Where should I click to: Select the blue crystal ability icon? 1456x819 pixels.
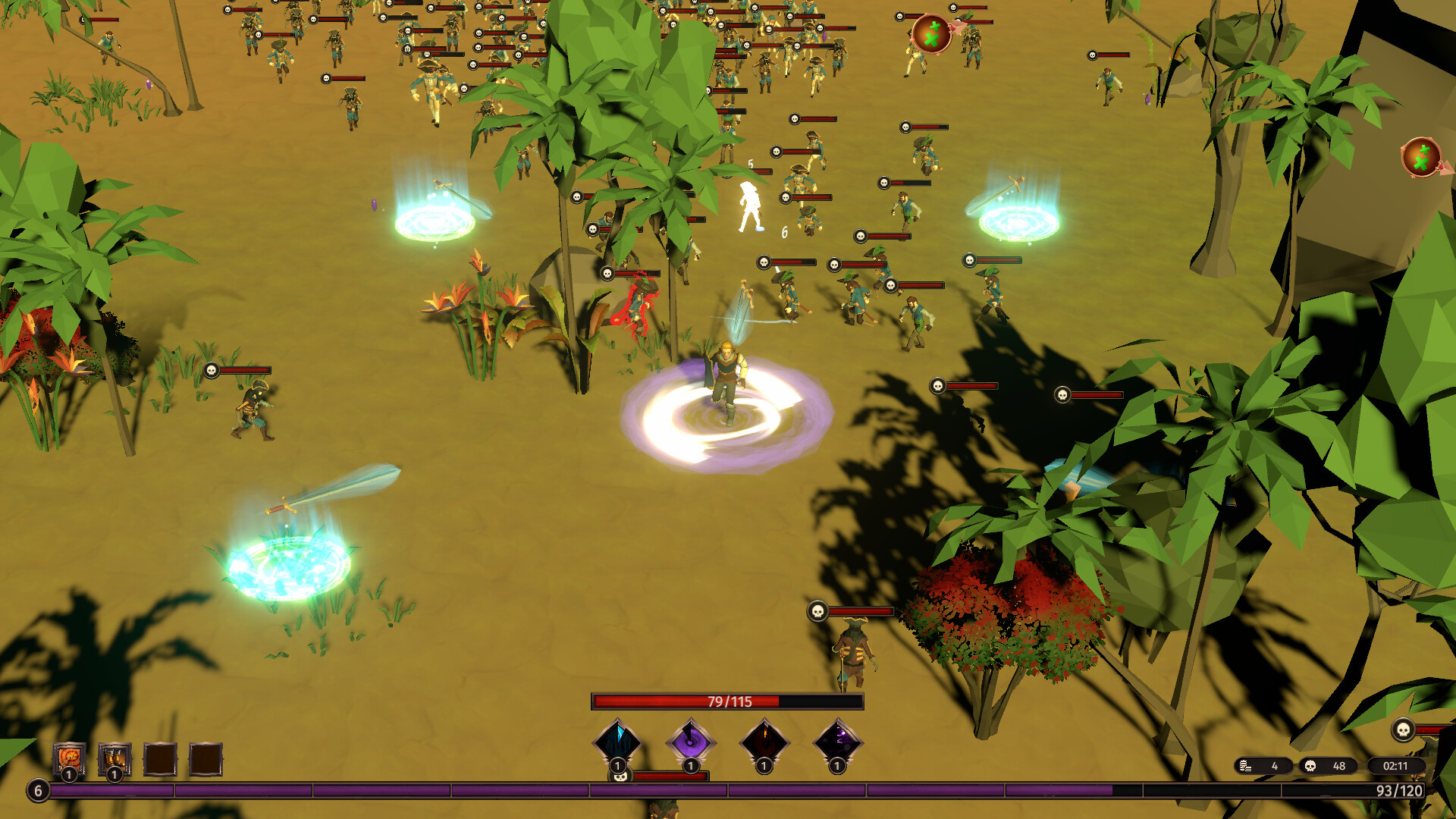[618, 741]
